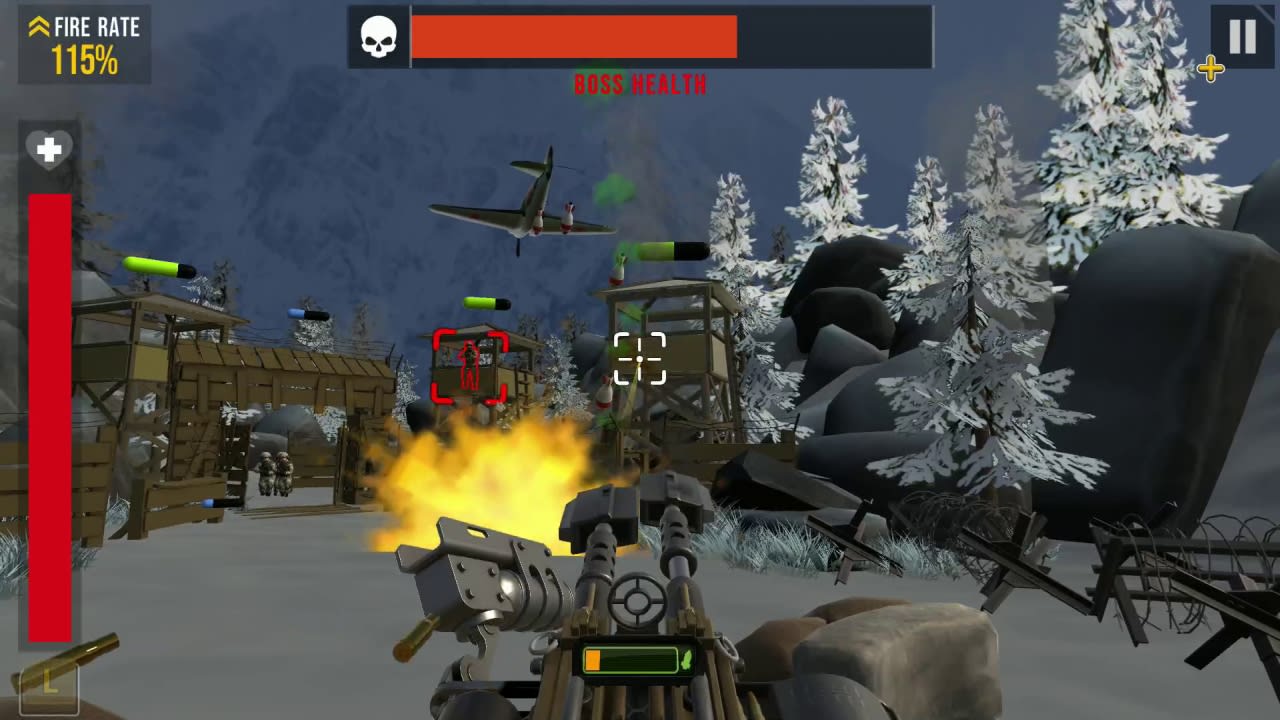Collect the yellow plus pickup near pause button
Viewport: 1280px width, 720px height.
pos(1210,69)
